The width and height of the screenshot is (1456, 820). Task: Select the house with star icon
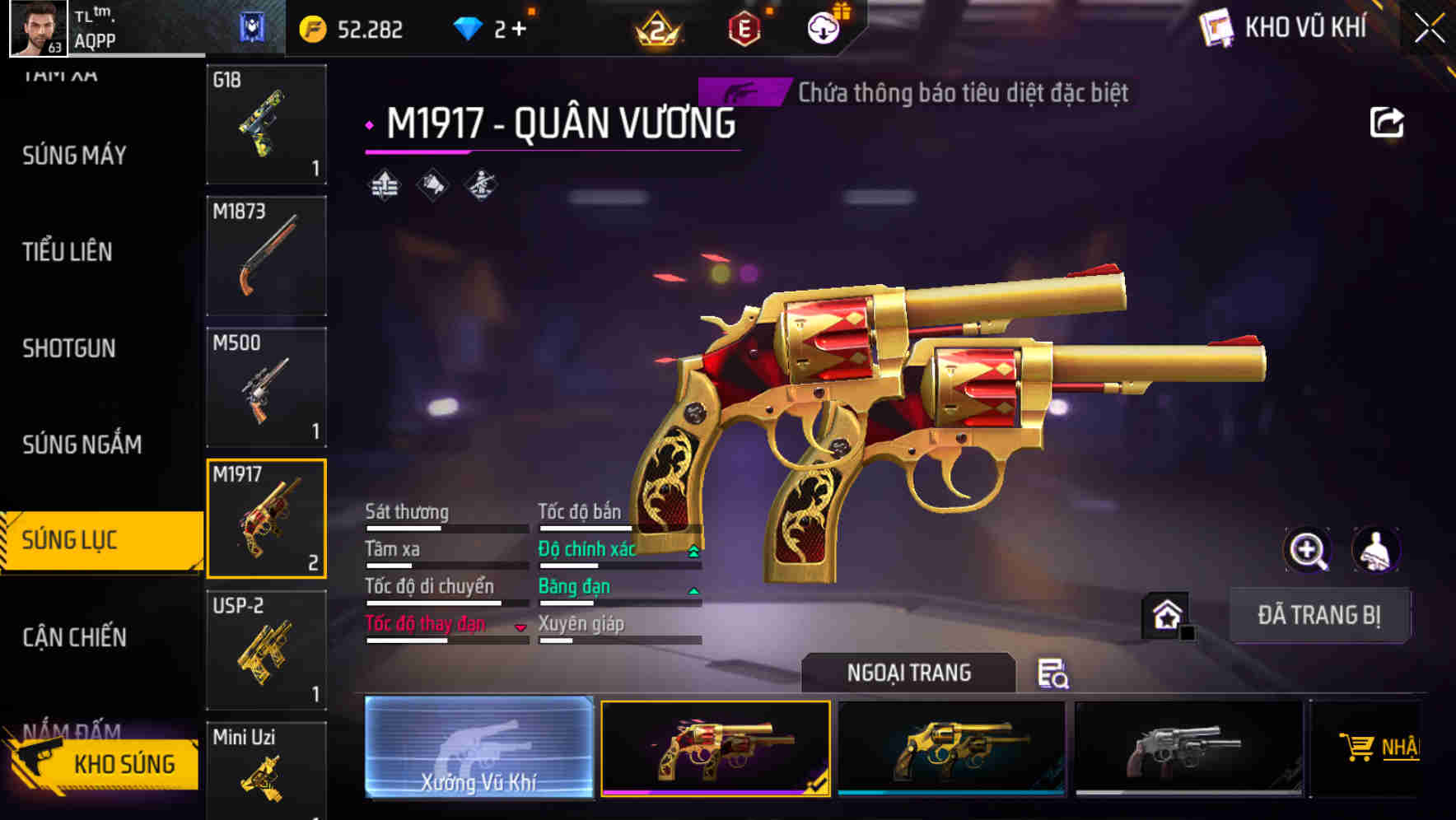[x=1166, y=615]
